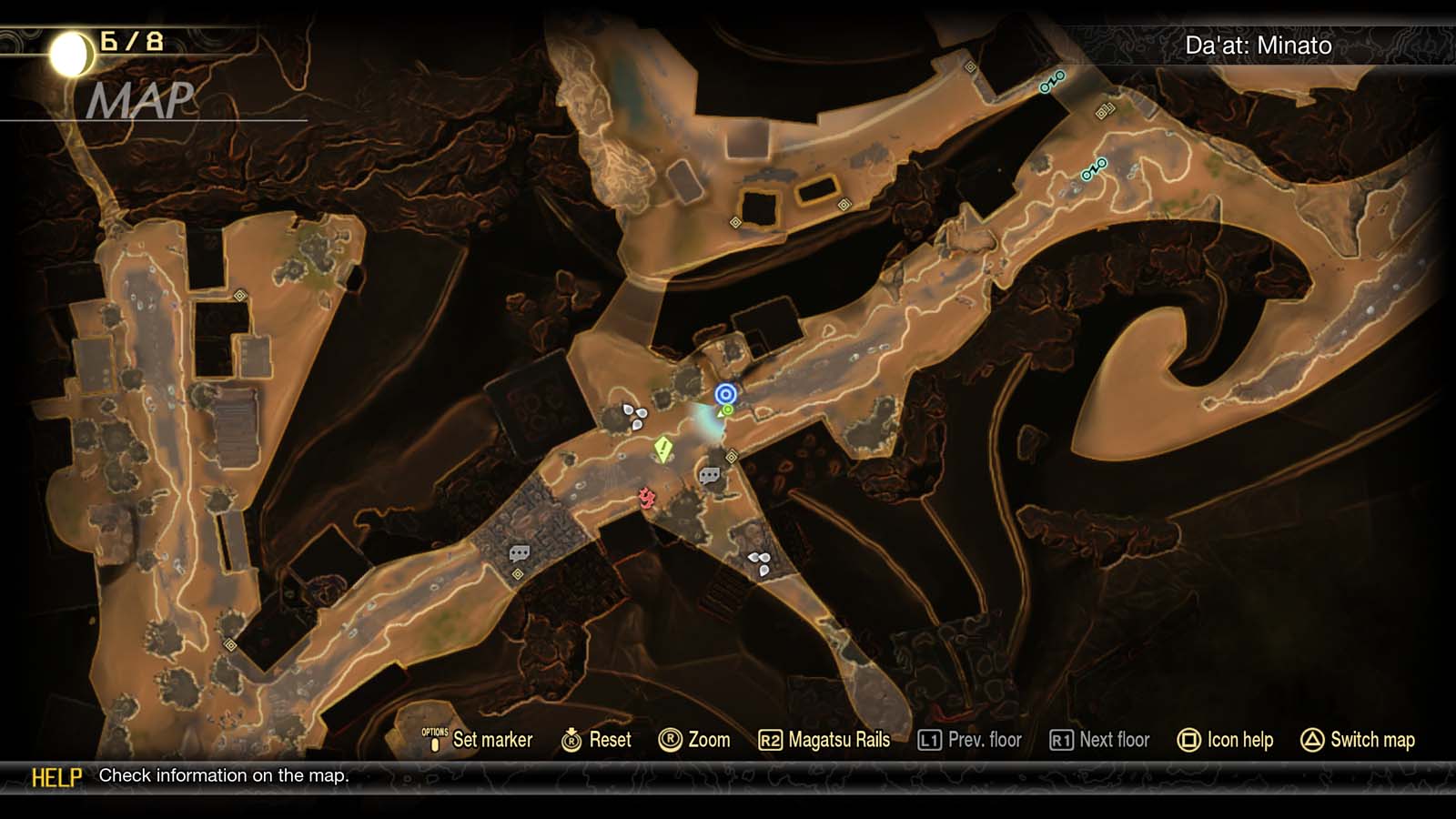Open Icon help
The height and width of the screenshot is (819, 1456).
click(x=1238, y=740)
